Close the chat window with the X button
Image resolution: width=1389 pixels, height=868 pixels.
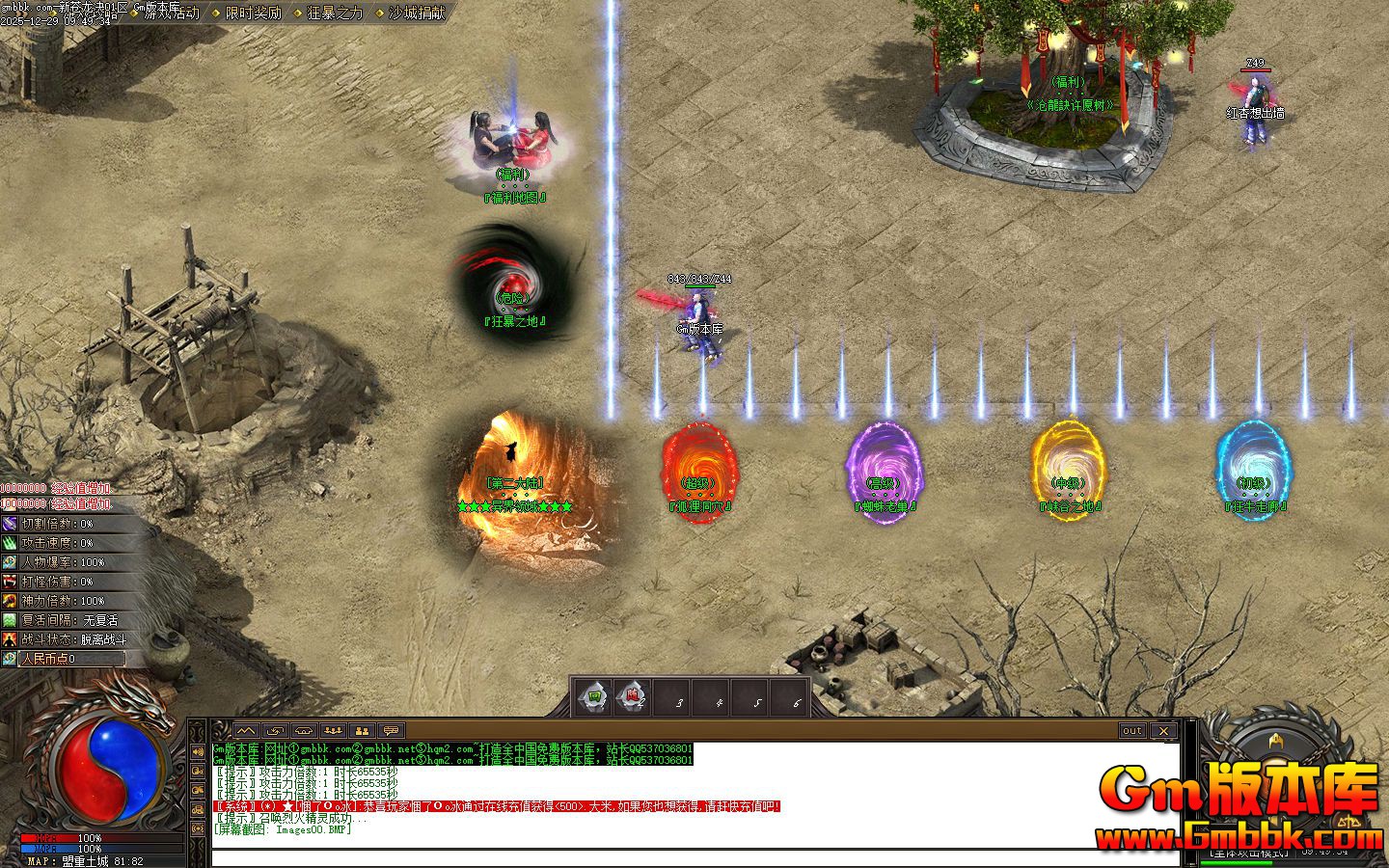[1164, 731]
